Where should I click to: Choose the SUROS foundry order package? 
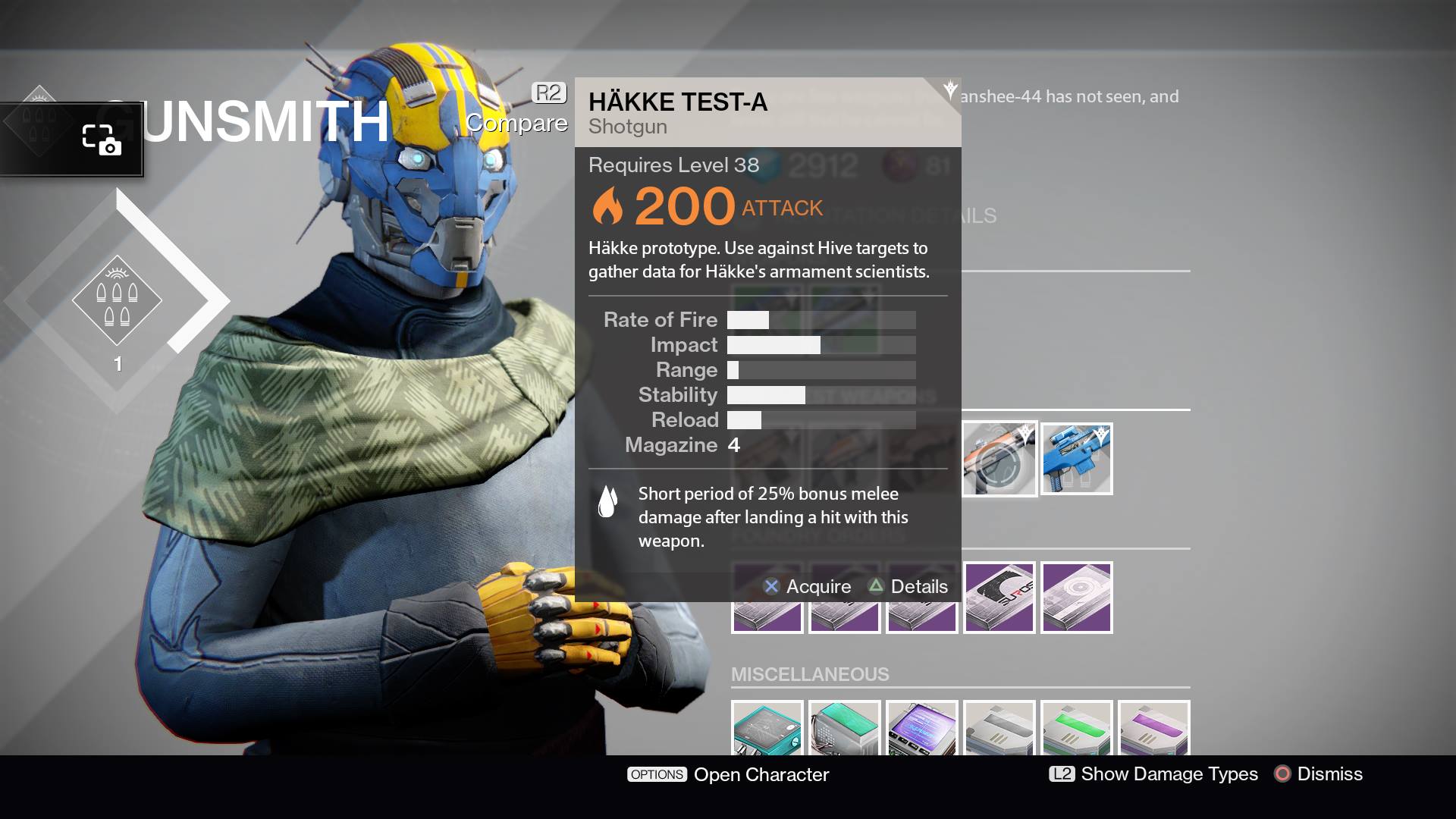(x=999, y=598)
